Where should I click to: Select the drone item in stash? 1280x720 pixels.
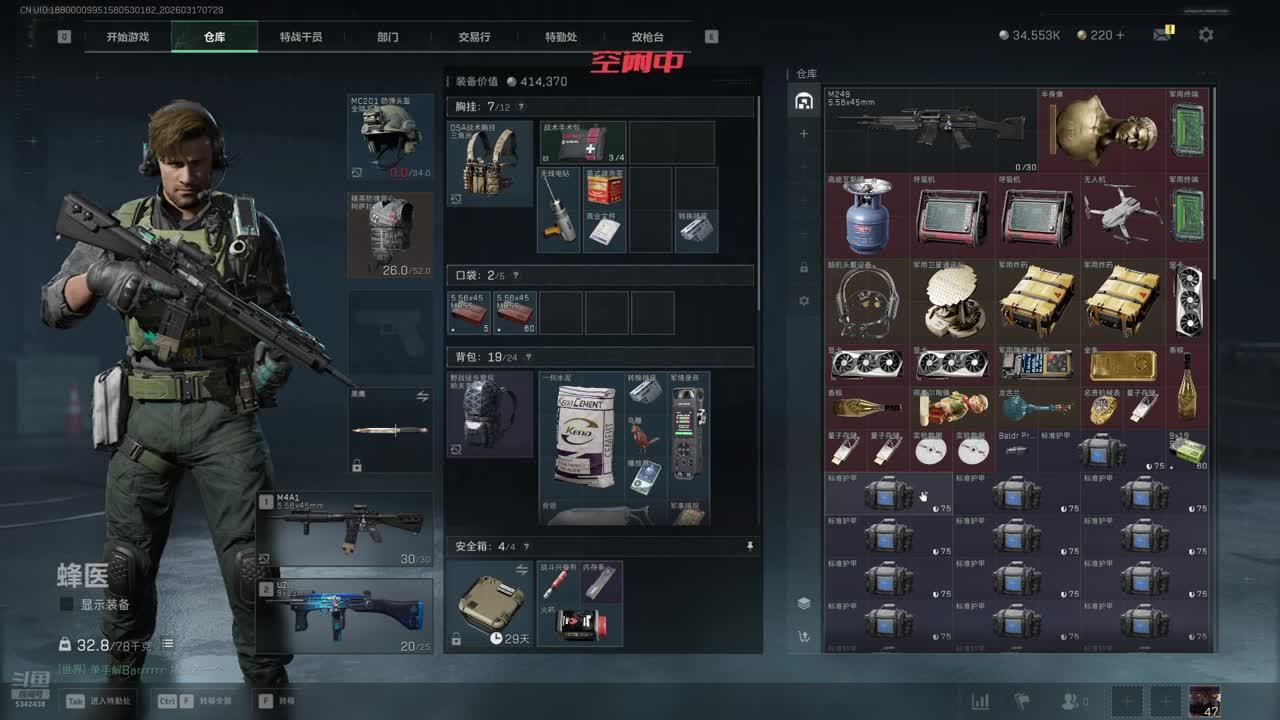tap(1122, 214)
